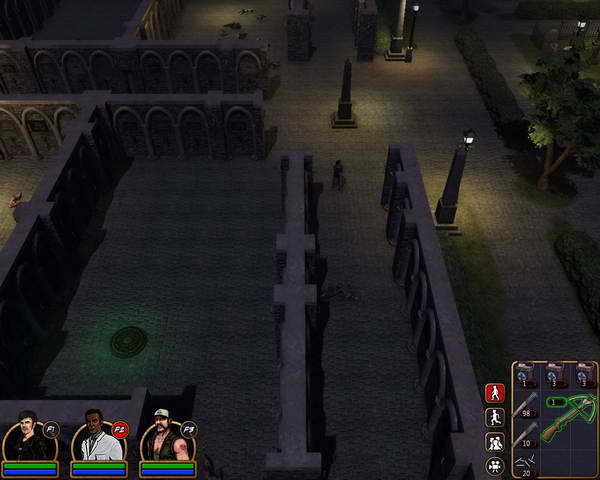The image size is (600, 480).
Task: Click the group of people icon button
Action: [x=494, y=442]
